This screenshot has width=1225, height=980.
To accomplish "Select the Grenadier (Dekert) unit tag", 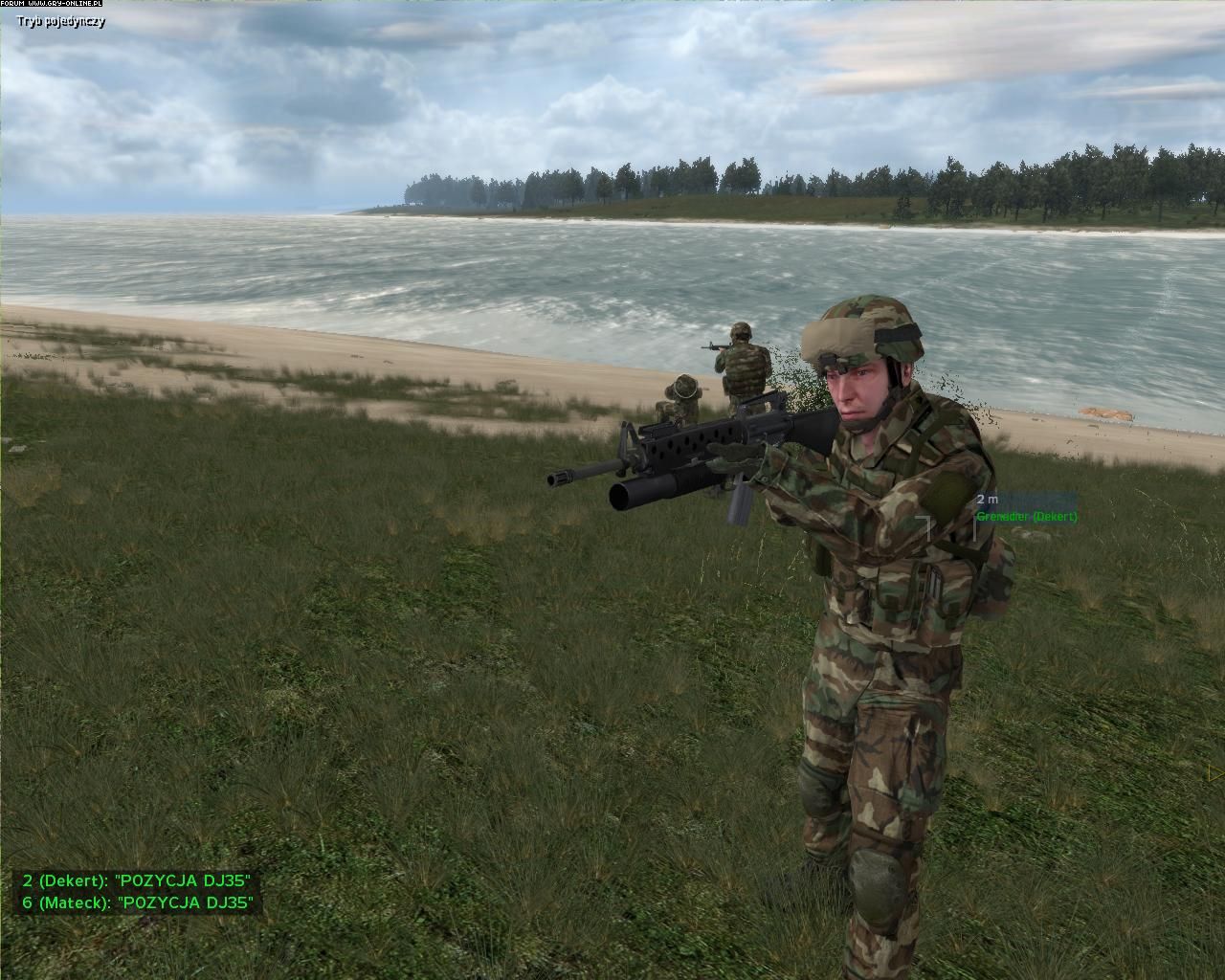I will point(1026,517).
